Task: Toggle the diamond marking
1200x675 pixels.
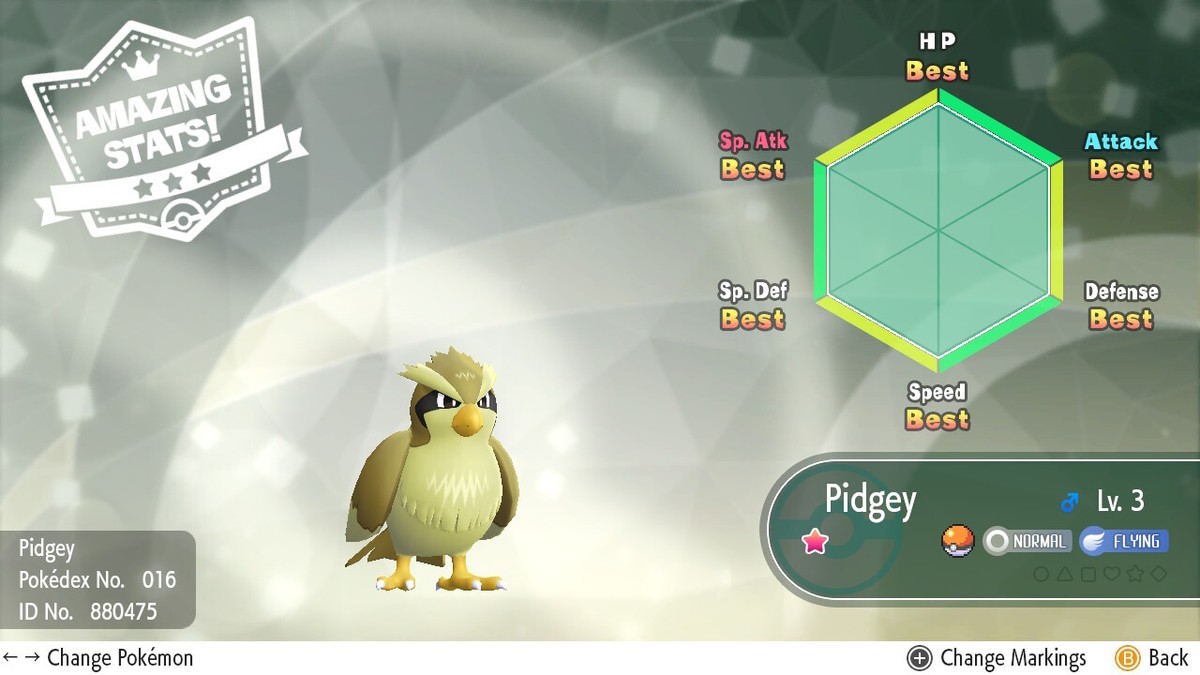Action: [x=1158, y=574]
